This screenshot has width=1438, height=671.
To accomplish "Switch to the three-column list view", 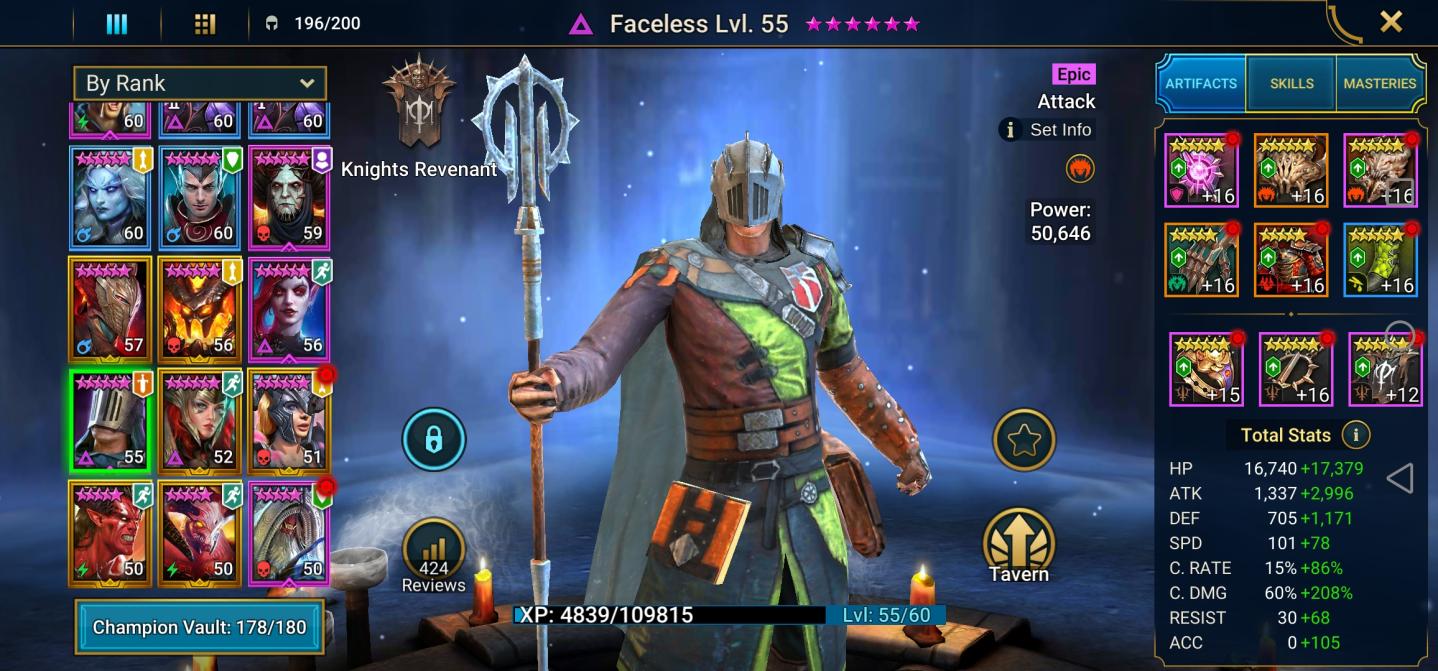I will pos(117,23).
